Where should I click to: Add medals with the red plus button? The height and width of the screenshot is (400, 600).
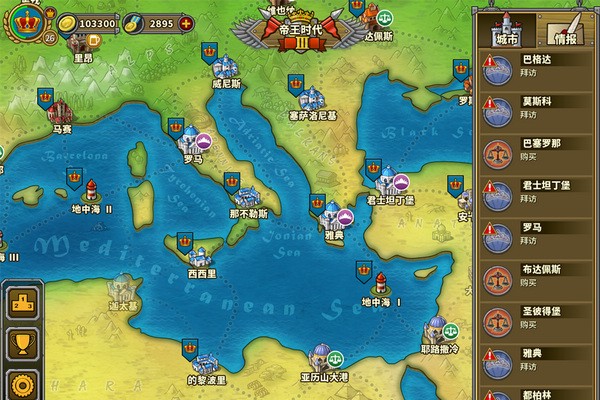[x=186, y=22]
